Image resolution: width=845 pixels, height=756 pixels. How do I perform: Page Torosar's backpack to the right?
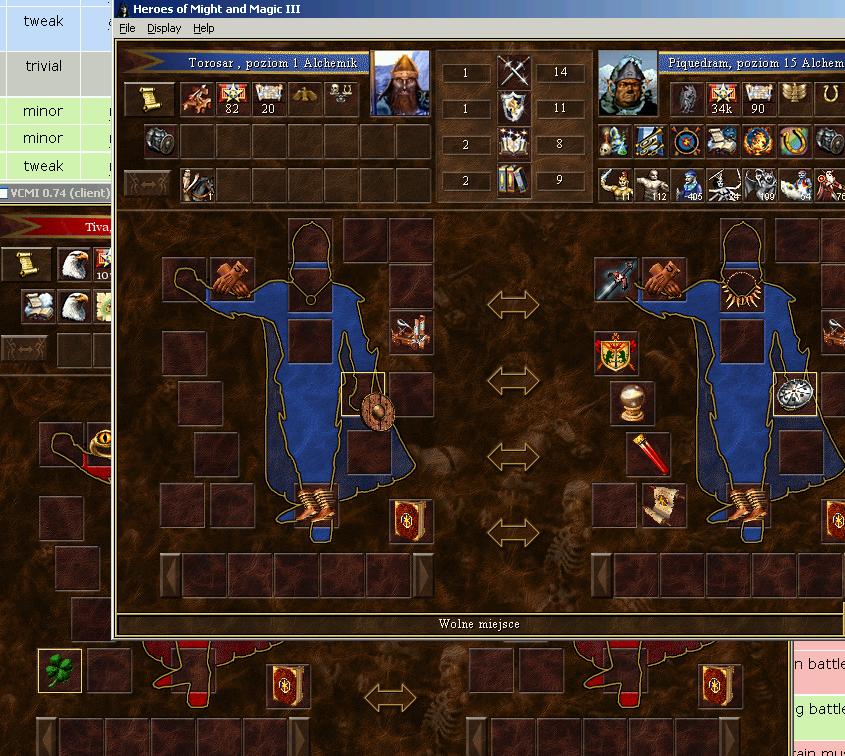(423, 575)
